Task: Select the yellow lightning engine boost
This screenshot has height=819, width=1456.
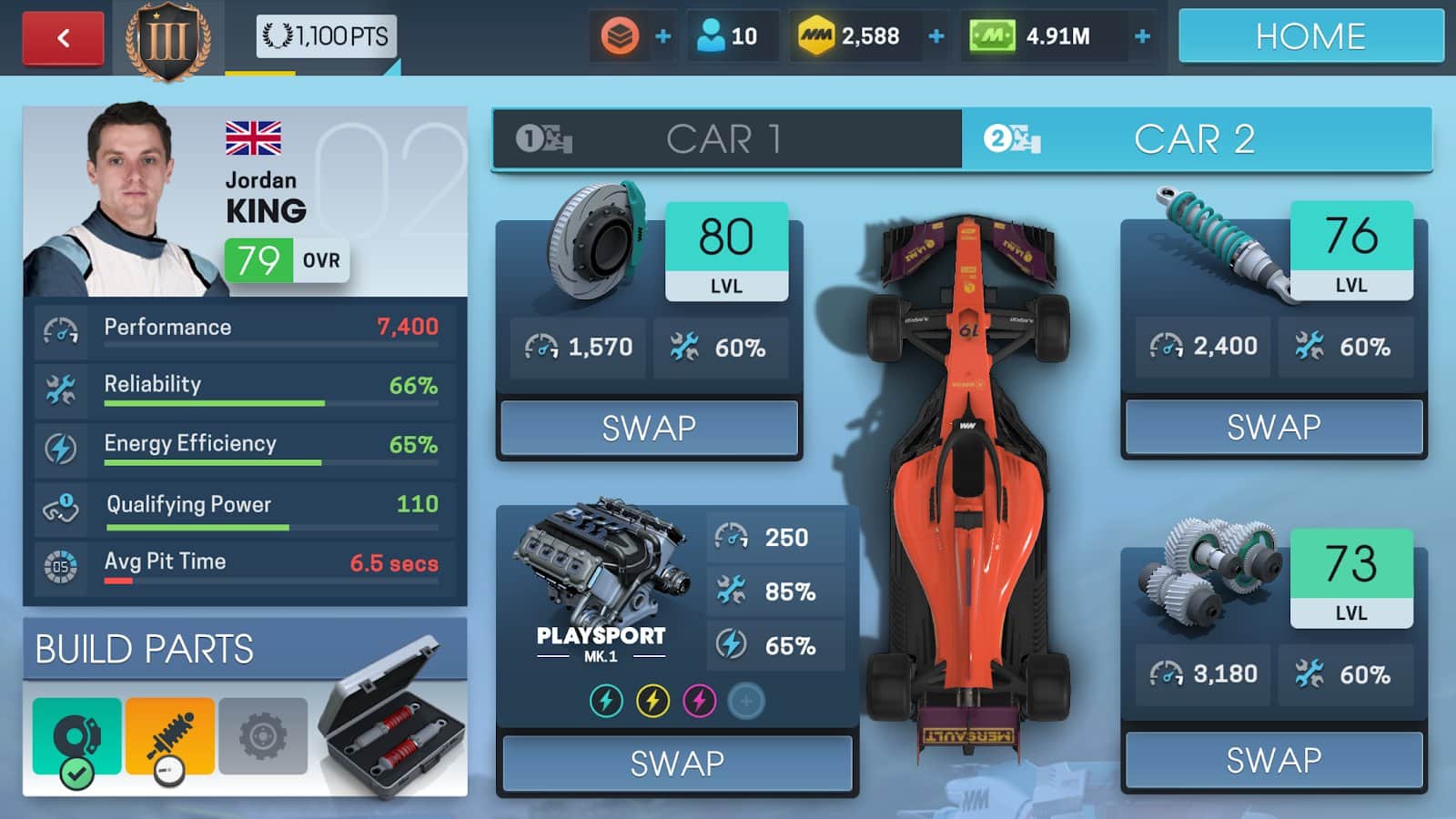Action: pyautogui.click(x=652, y=701)
